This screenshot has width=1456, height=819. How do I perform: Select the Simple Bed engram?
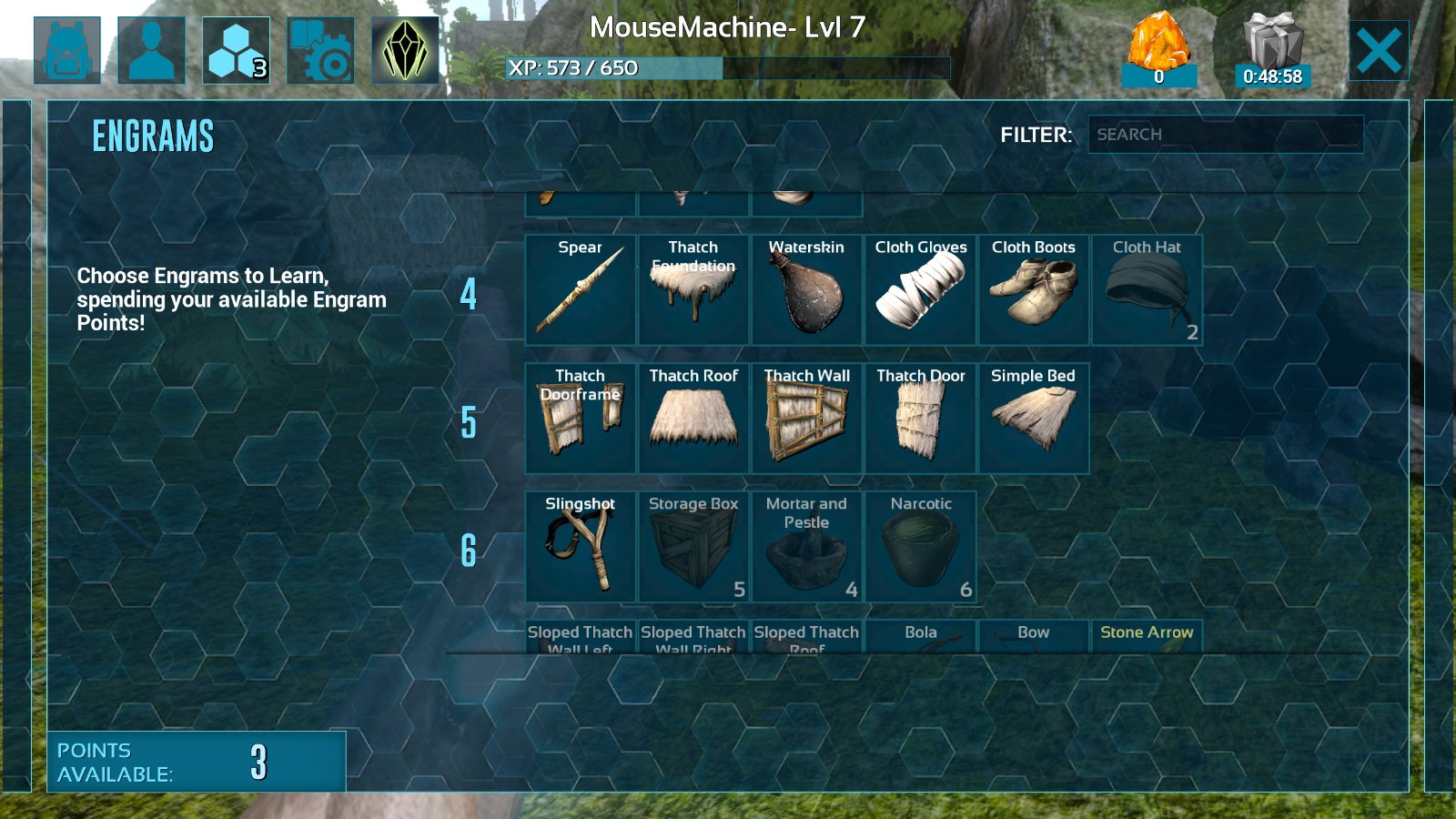[1033, 419]
